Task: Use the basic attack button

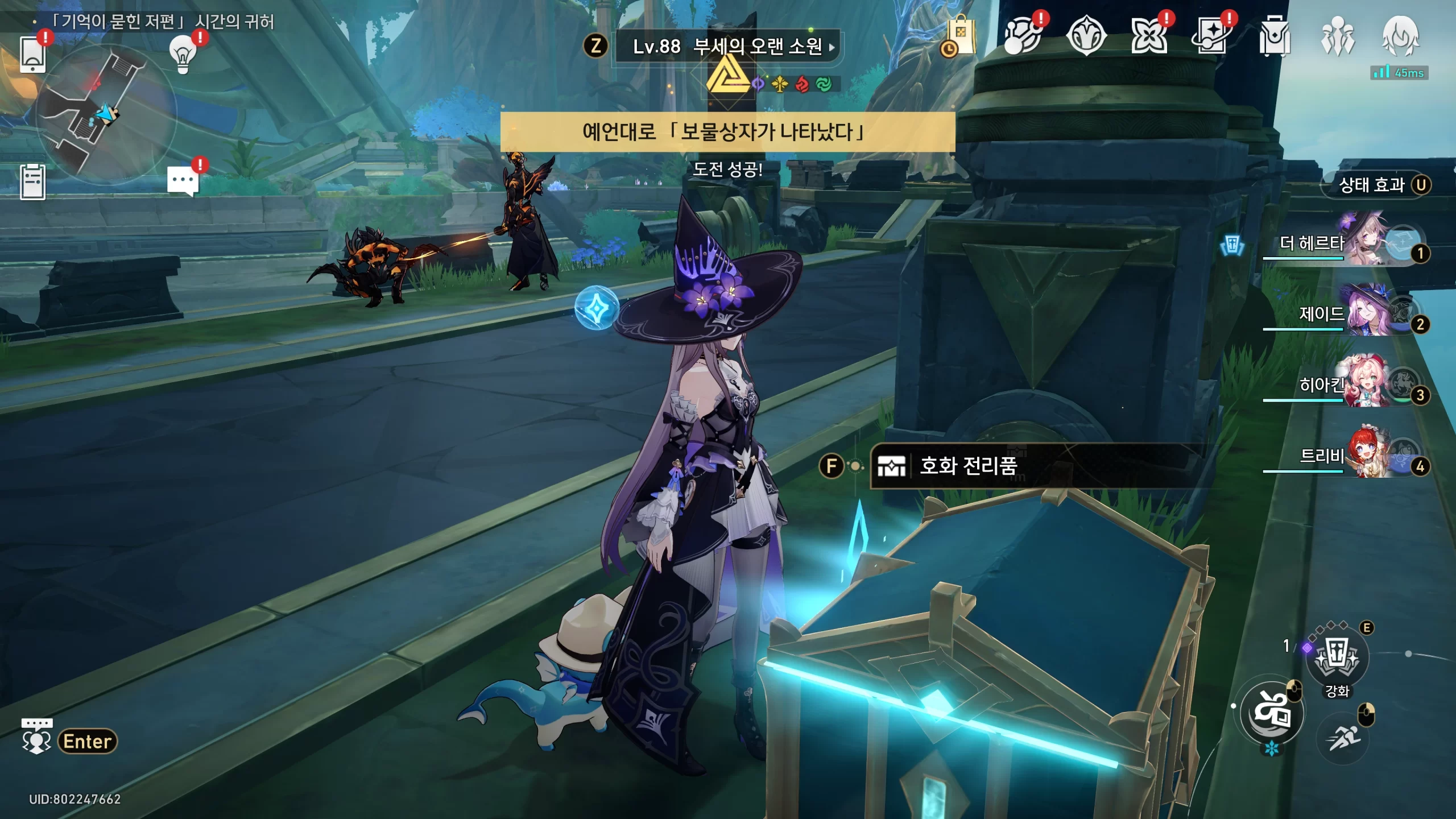Action: click(x=1272, y=713)
